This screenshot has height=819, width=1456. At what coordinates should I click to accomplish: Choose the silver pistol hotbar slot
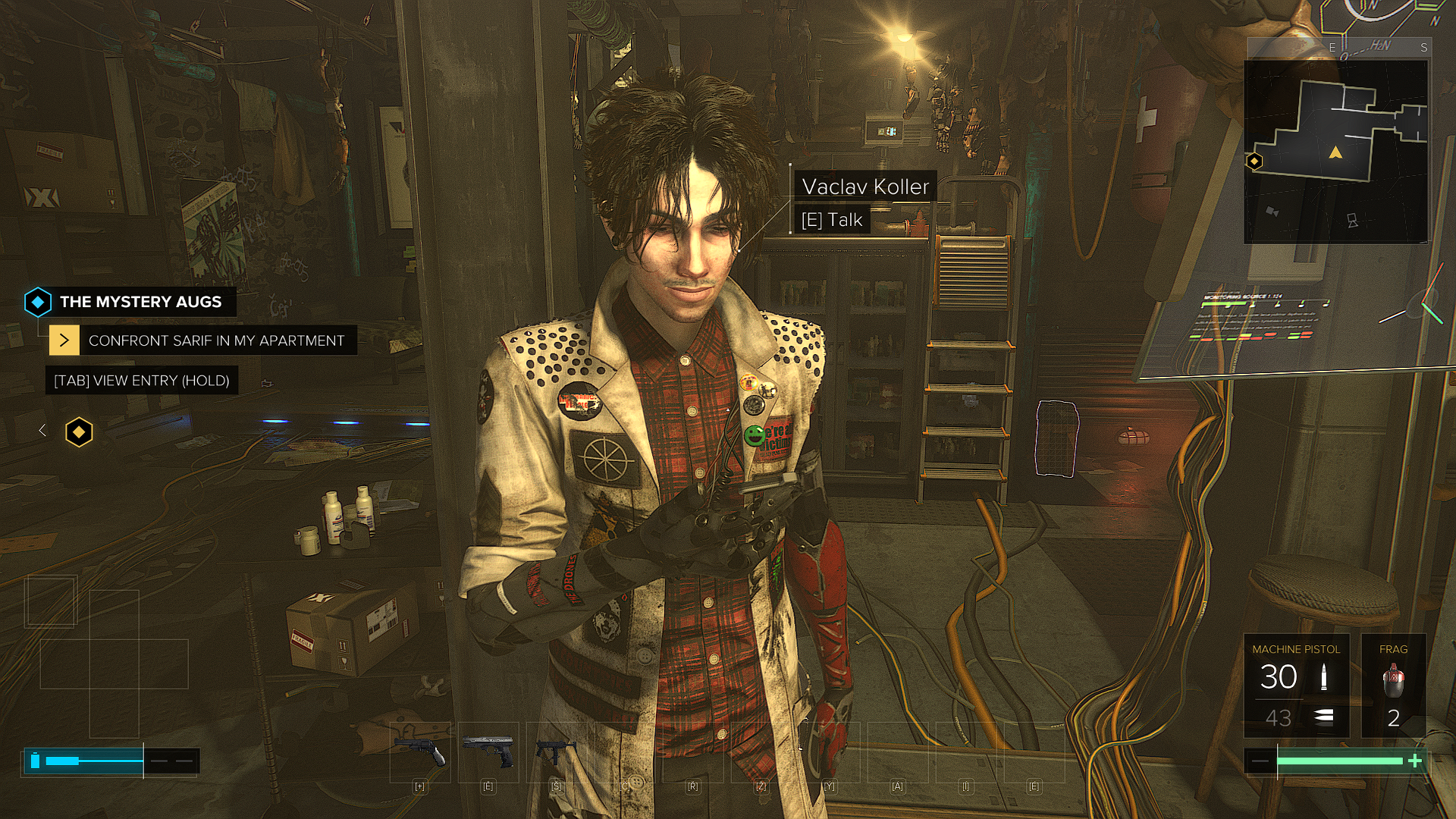[x=488, y=752]
